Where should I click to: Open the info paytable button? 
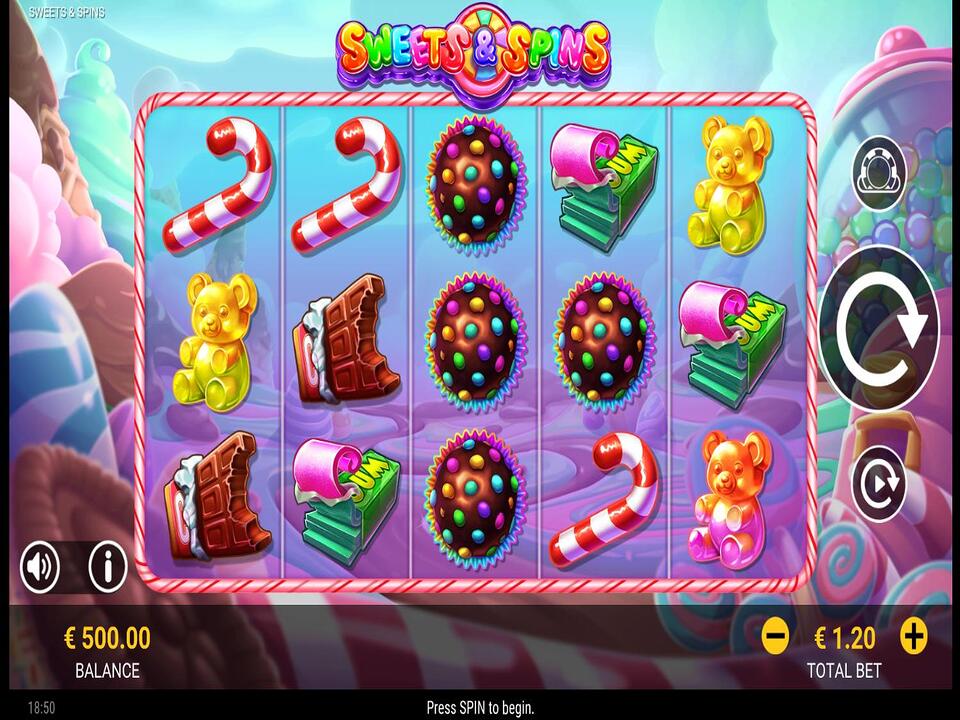pyautogui.click(x=108, y=568)
